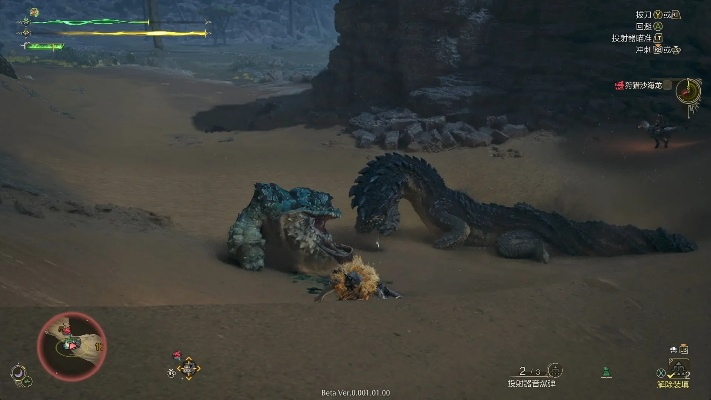Click the quest timer clock icon
This screenshot has height=400, width=711.
(687, 90)
